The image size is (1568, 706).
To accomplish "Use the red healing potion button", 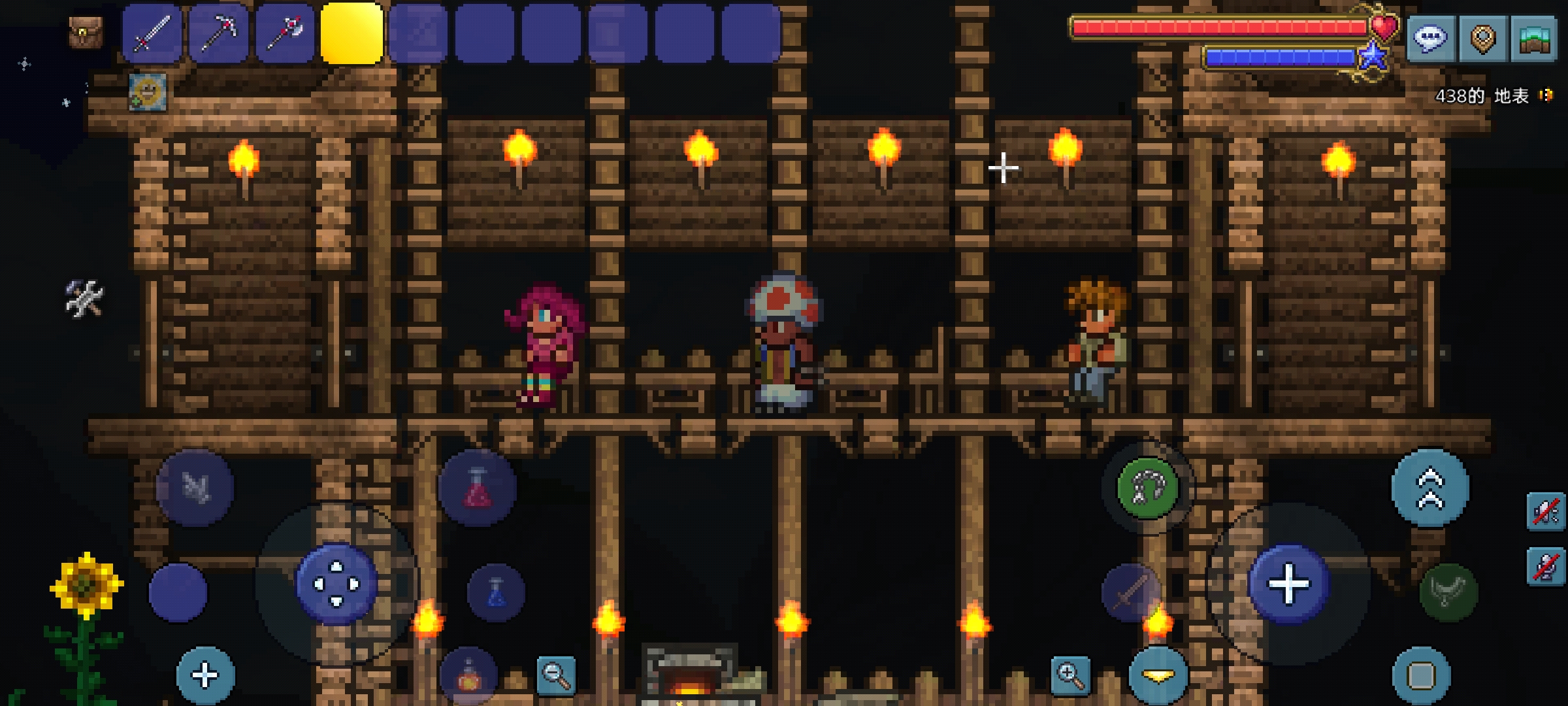I will (x=478, y=488).
